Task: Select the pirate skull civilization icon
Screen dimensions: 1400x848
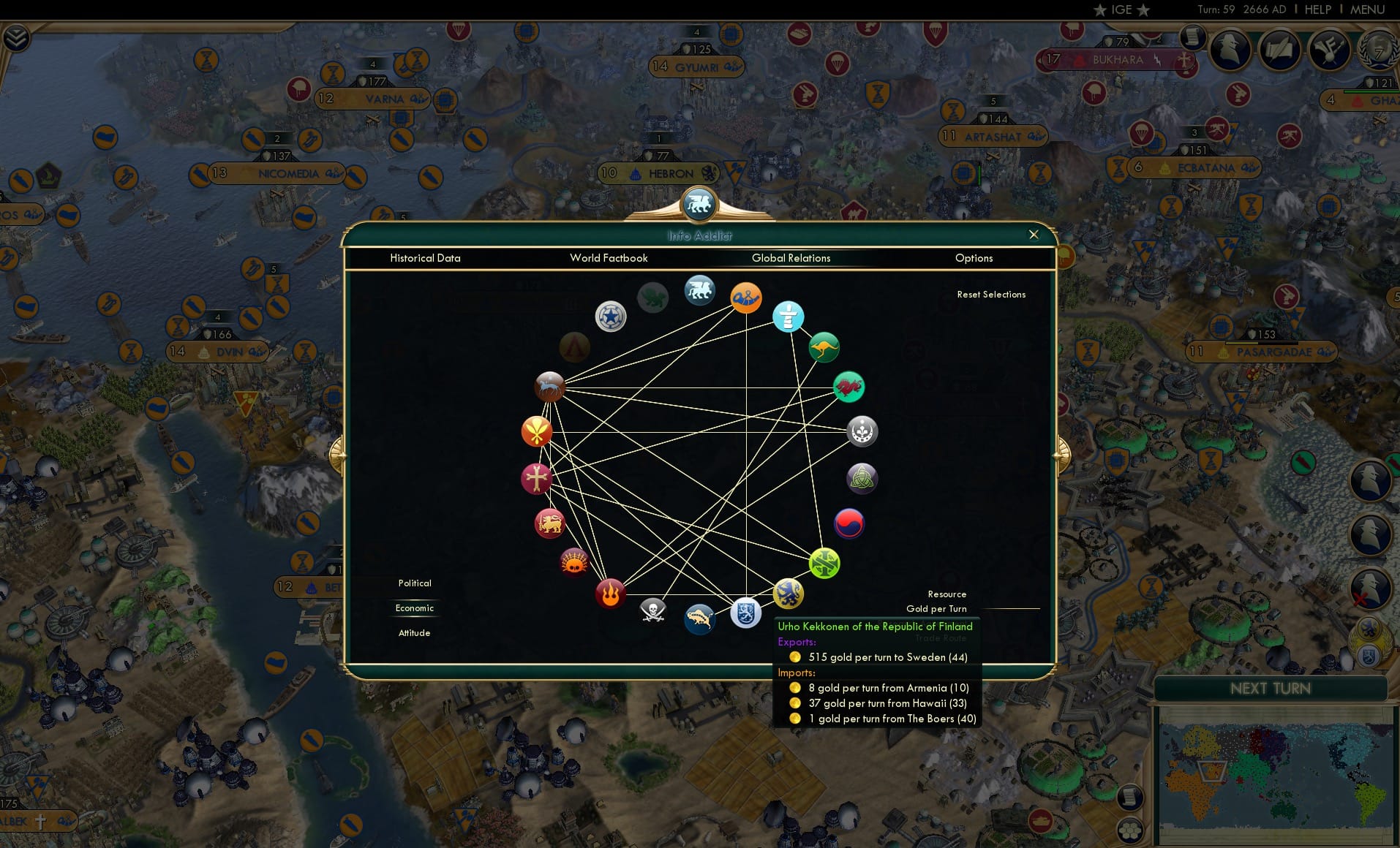Action: pos(652,609)
